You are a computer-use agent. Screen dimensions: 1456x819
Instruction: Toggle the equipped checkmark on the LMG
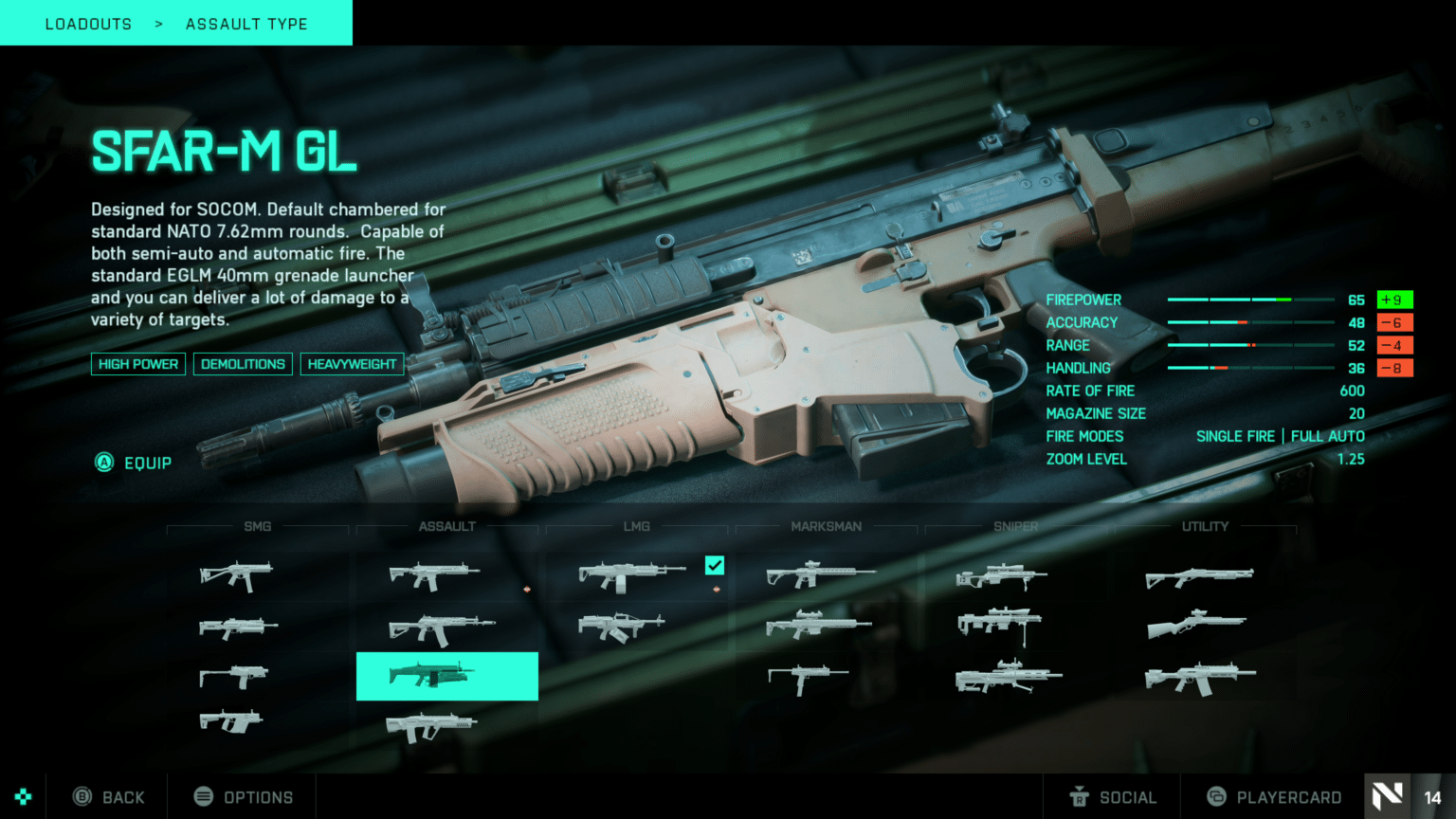[715, 566]
